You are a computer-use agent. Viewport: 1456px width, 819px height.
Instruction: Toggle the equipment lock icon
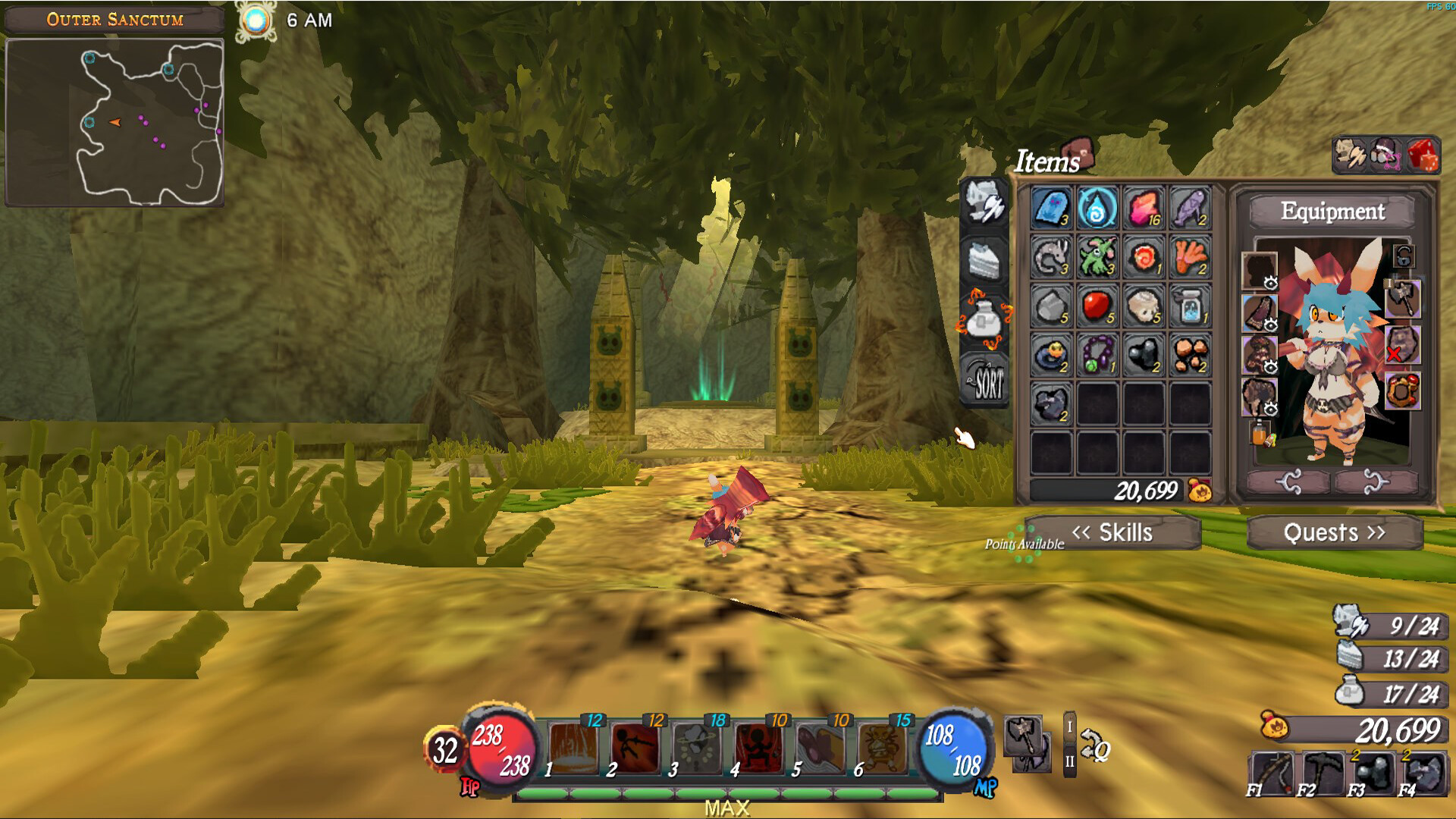point(1404,256)
